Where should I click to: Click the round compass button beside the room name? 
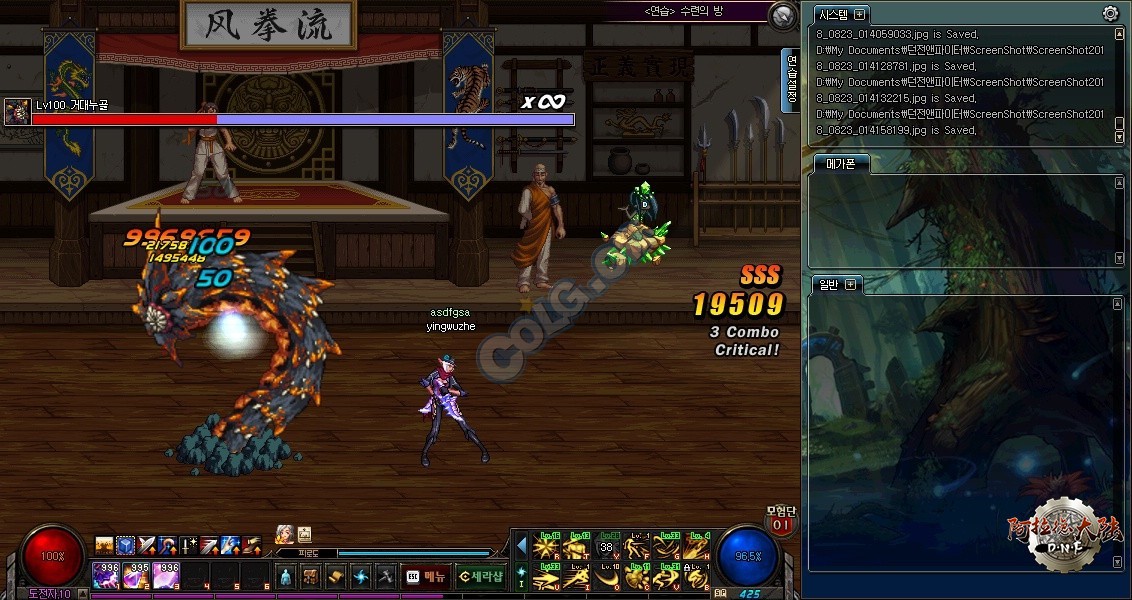click(783, 15)
